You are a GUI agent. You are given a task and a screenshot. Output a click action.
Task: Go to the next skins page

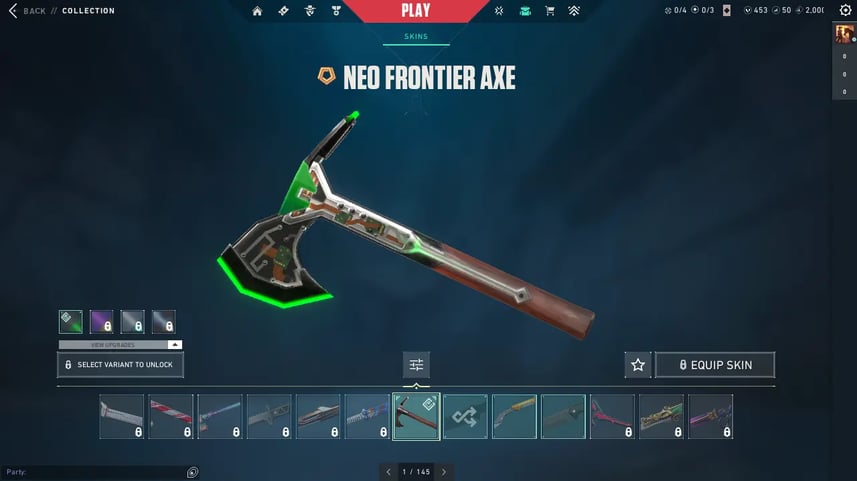[x=444, y=471]
